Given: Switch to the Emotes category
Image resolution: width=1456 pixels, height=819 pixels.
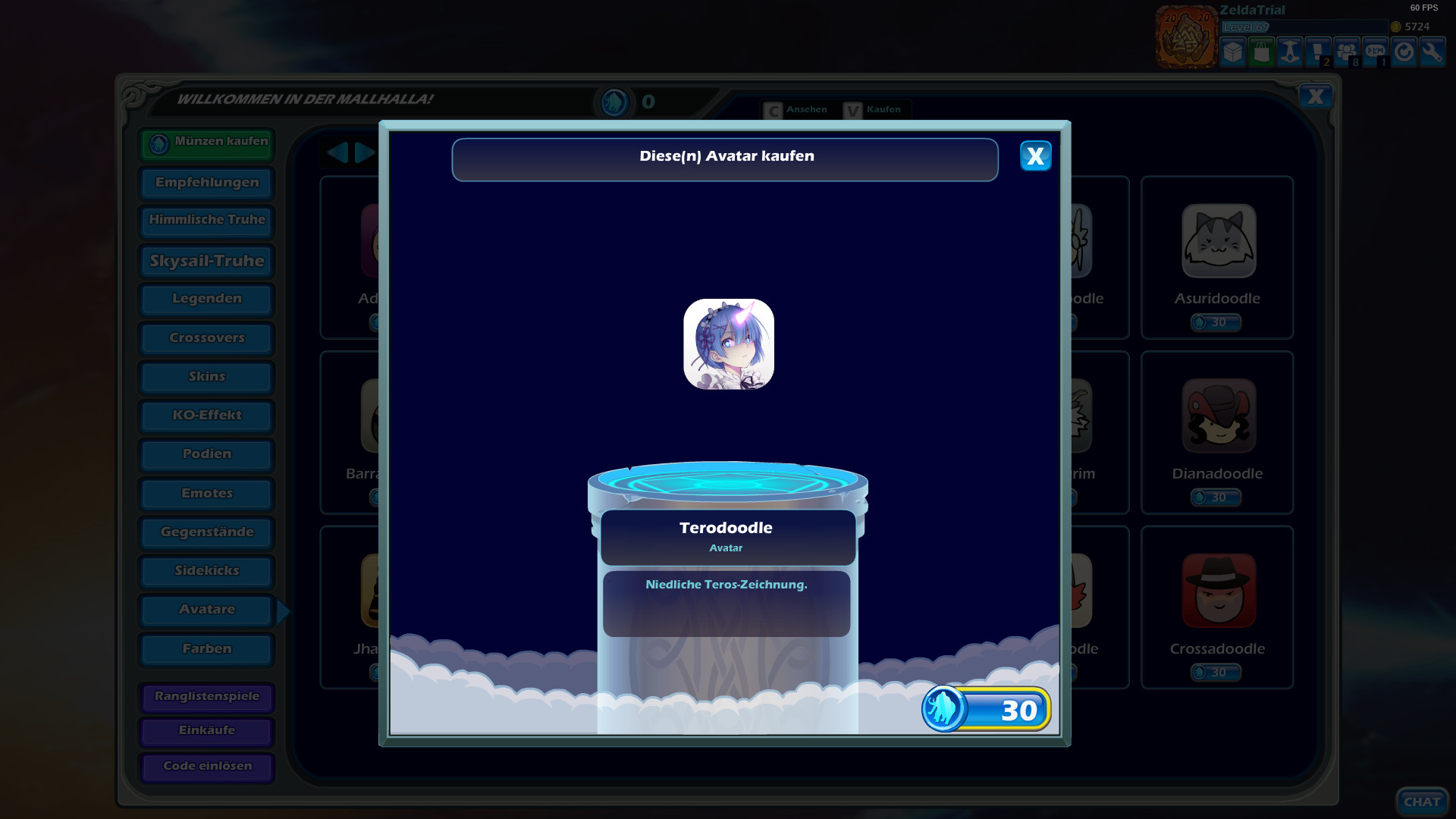Looking at the screenshot, I should click(206, 493).
